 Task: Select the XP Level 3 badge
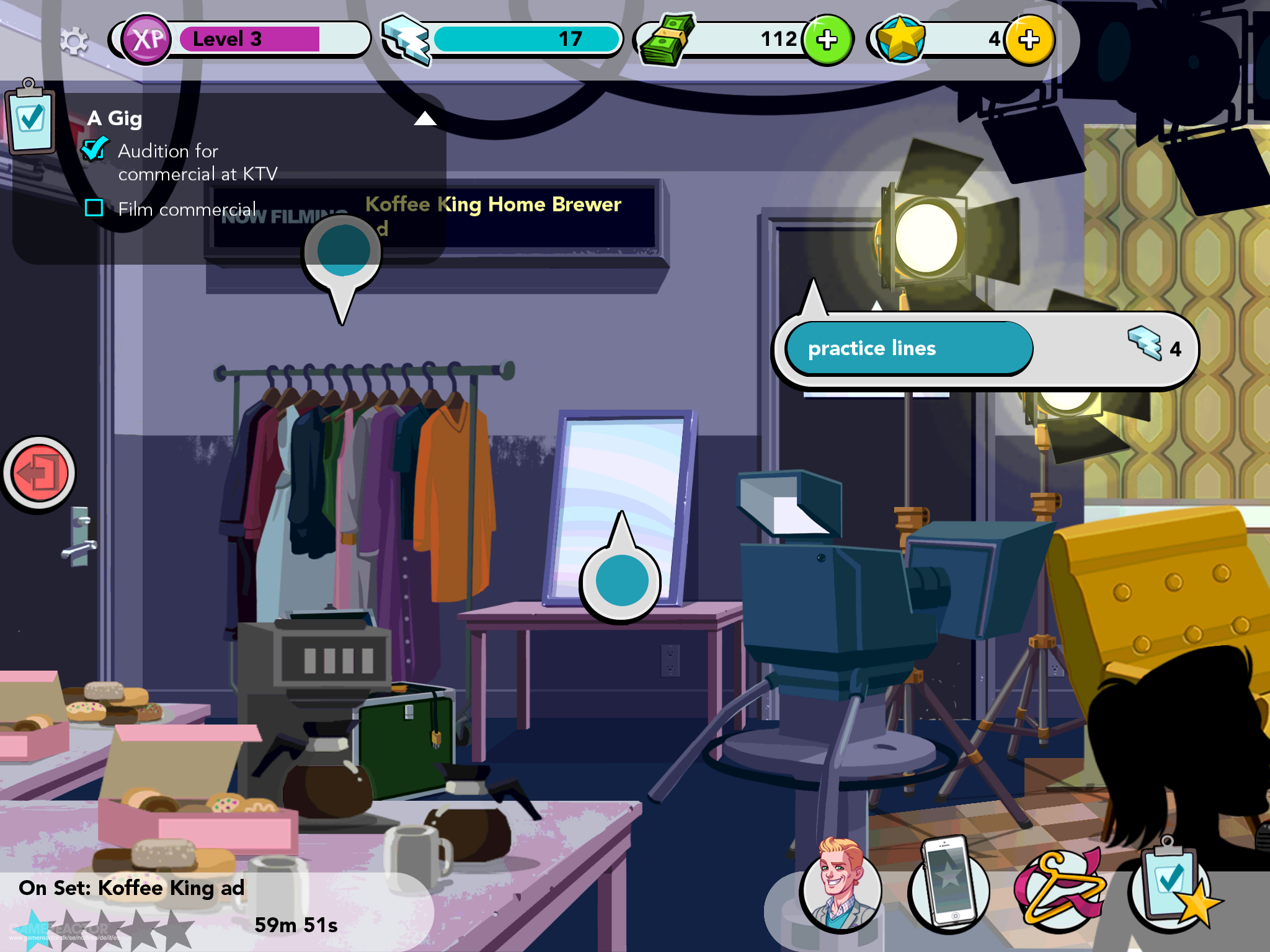coord(147,40)
